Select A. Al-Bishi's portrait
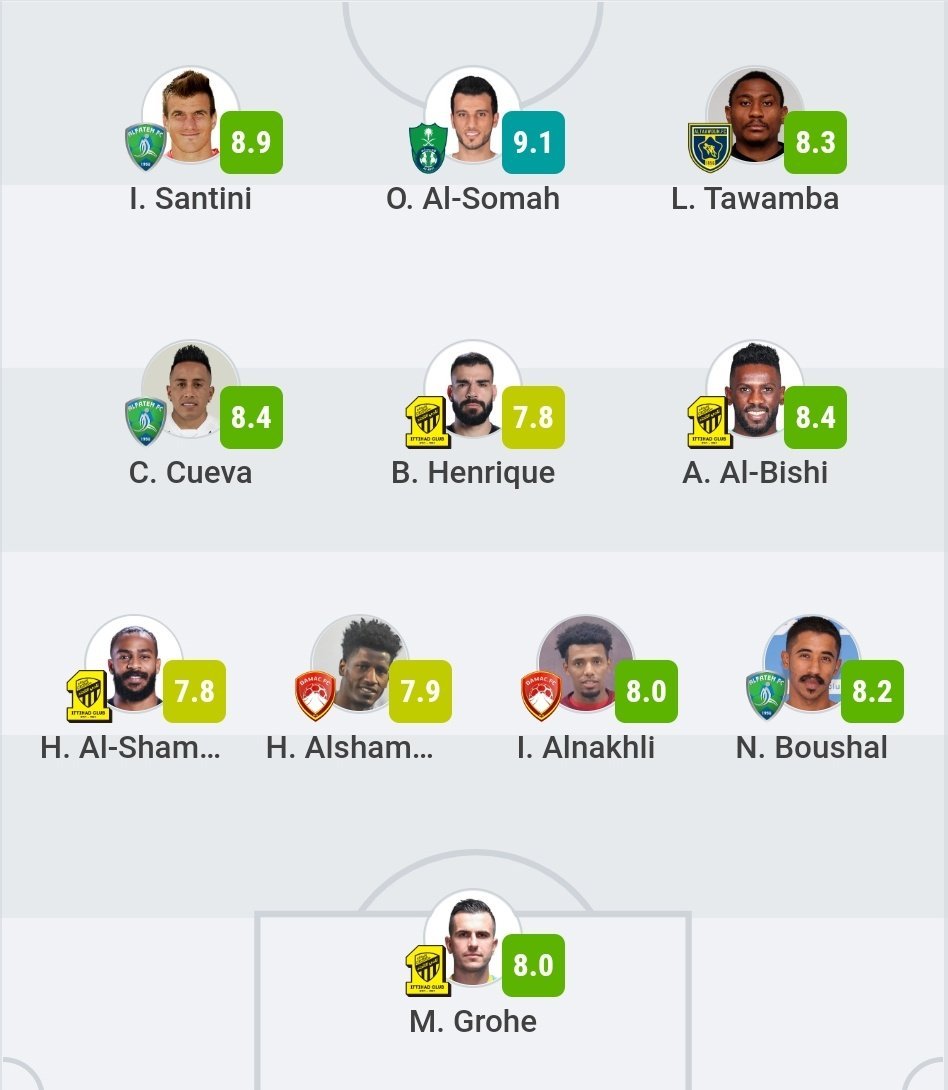Viewport: 948px width, 1090px height. tap(755, 389)
